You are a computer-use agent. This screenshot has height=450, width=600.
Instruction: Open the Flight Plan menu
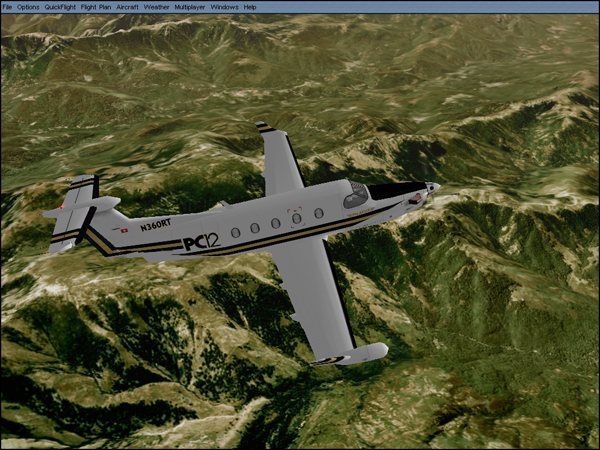(96, 7)
